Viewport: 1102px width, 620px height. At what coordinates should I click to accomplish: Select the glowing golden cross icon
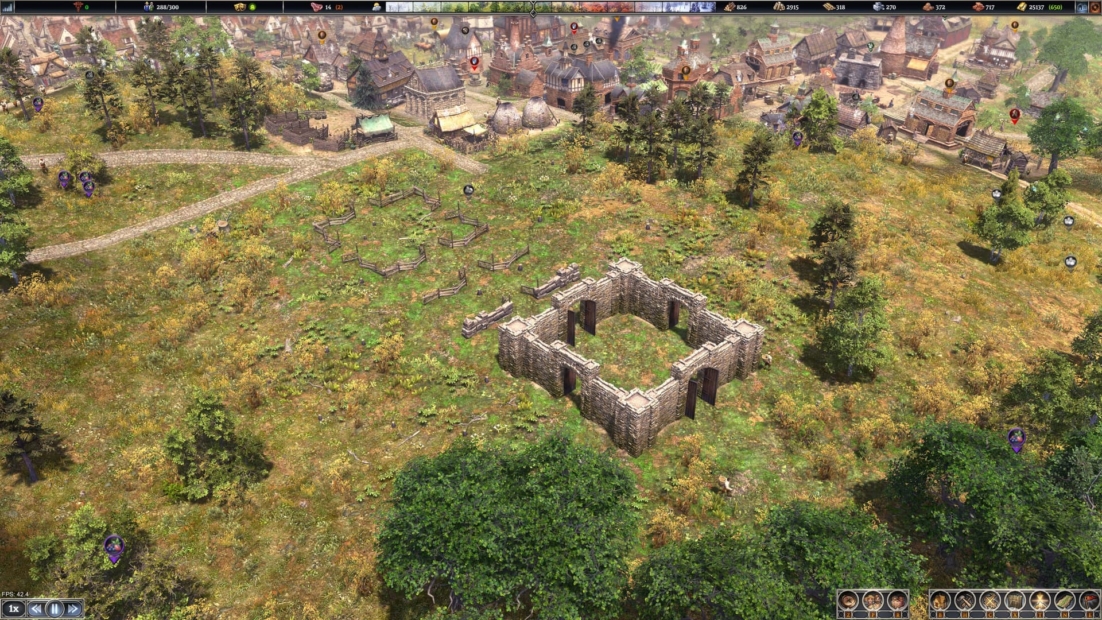pos(1040,601)
